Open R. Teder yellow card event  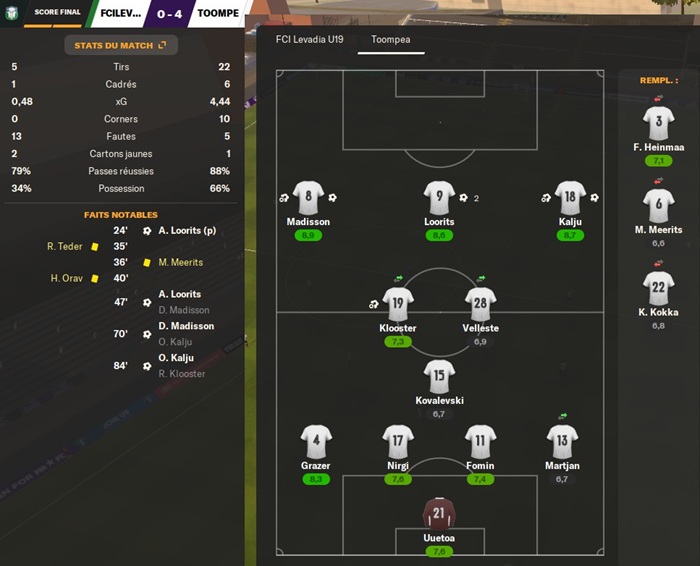pos(64,246)
